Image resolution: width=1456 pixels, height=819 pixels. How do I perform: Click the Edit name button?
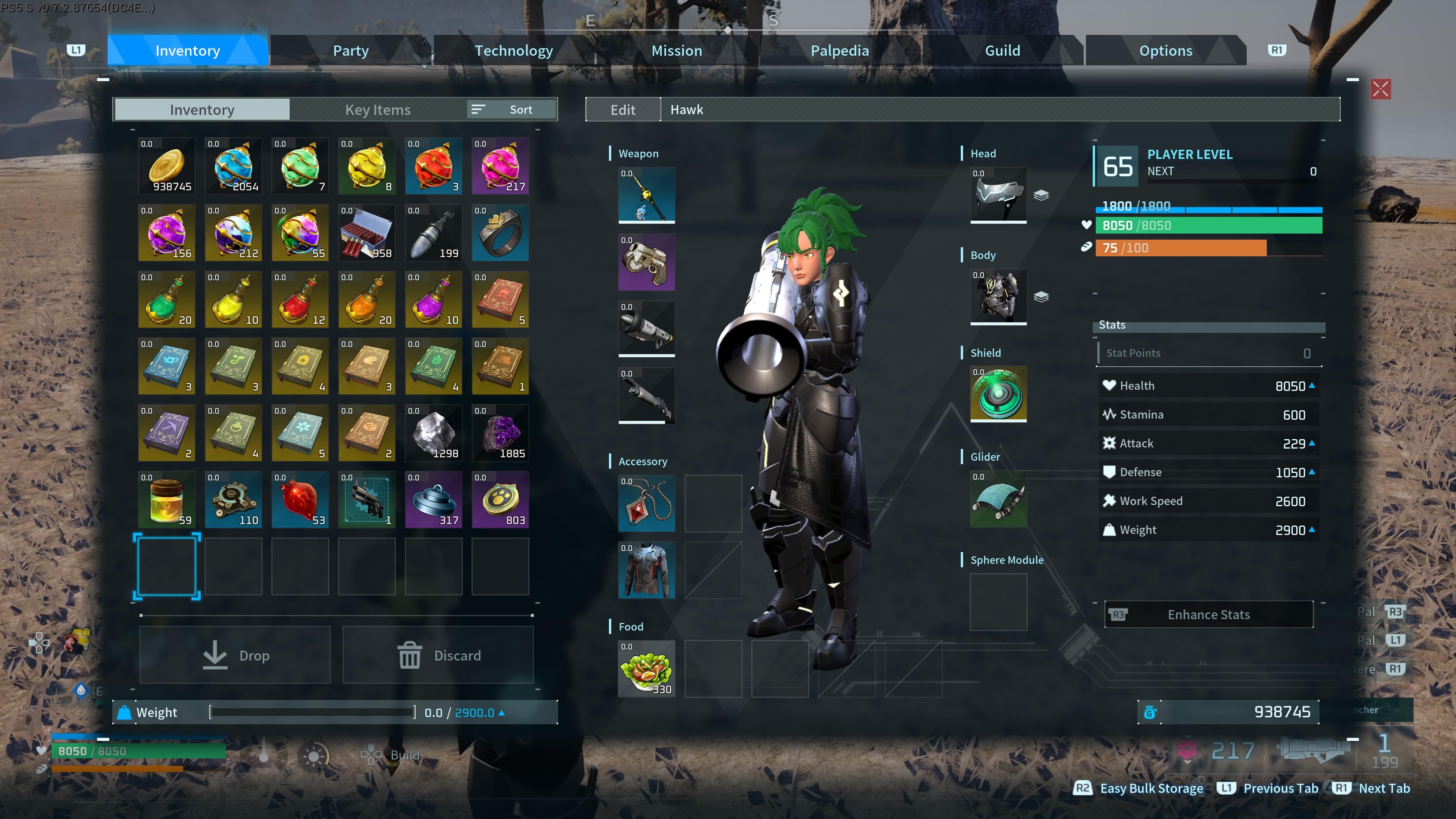pyautogui.click(x=623, y=110)
